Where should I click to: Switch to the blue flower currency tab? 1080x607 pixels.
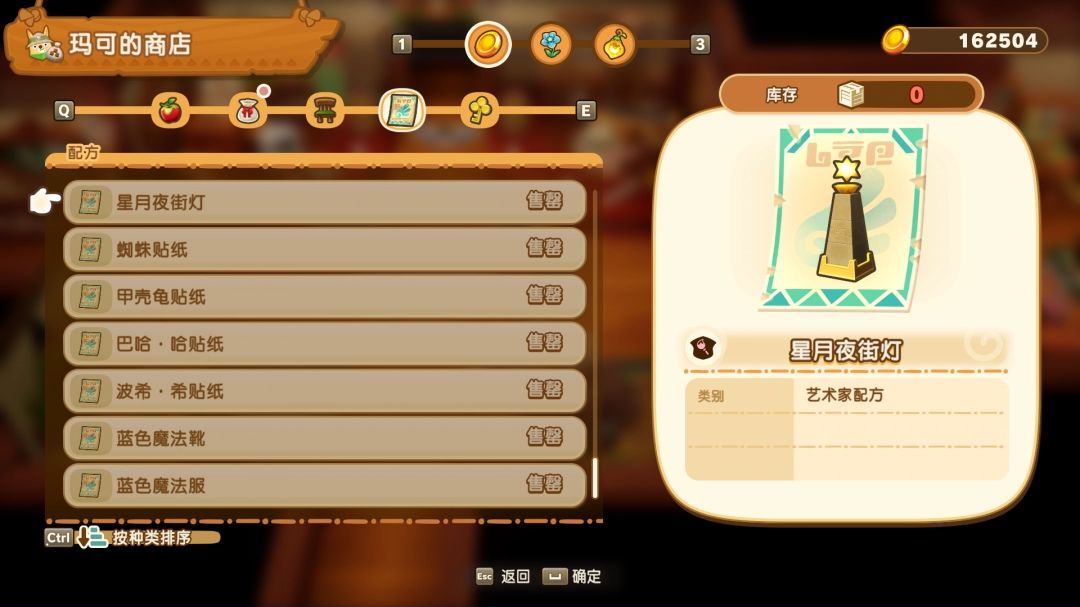click(551, 44)
